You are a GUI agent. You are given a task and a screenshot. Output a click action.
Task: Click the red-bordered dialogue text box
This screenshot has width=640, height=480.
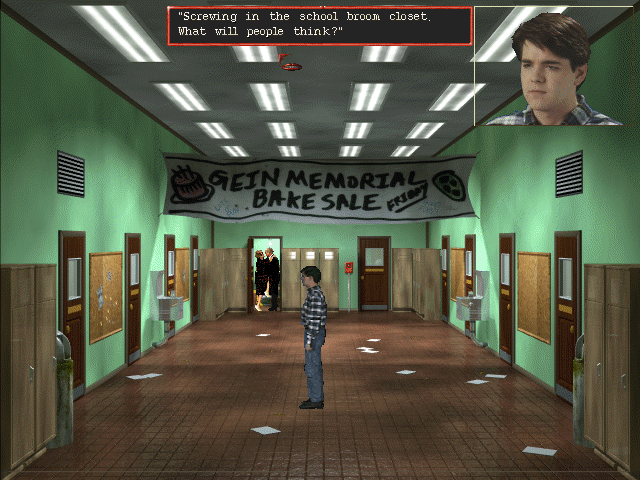point(319,25)
